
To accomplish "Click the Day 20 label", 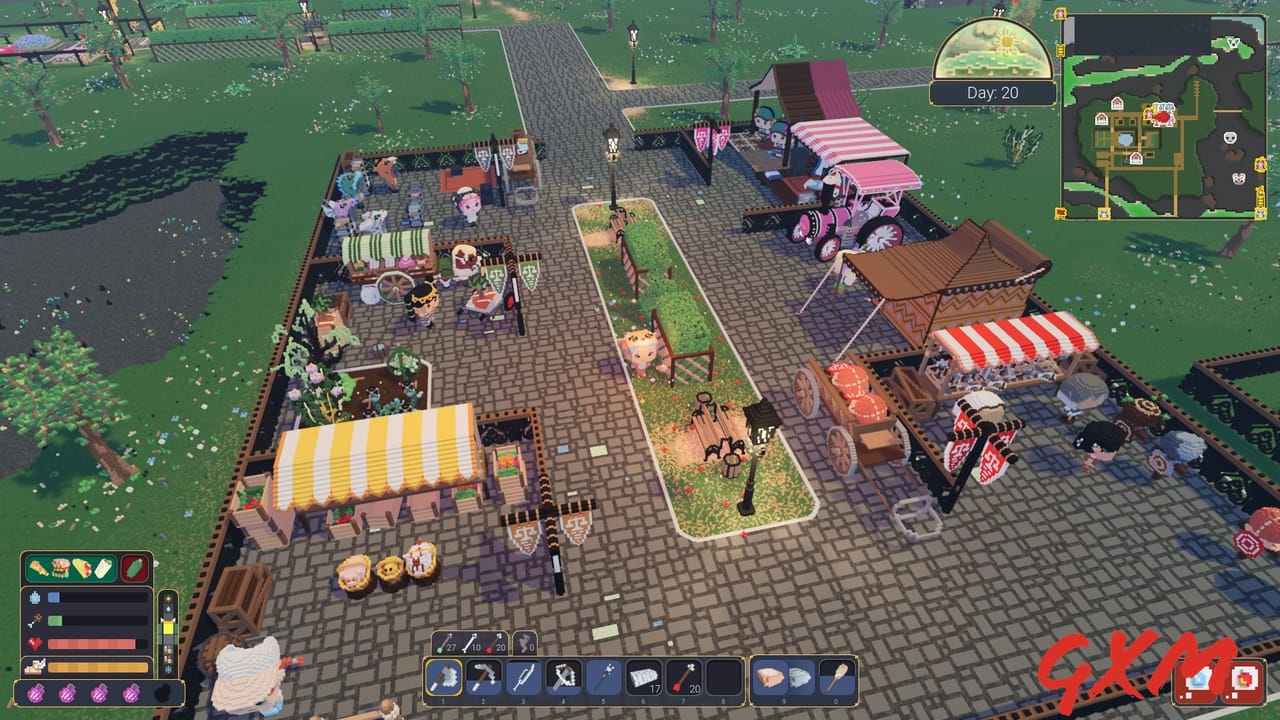I will [994, 92].
